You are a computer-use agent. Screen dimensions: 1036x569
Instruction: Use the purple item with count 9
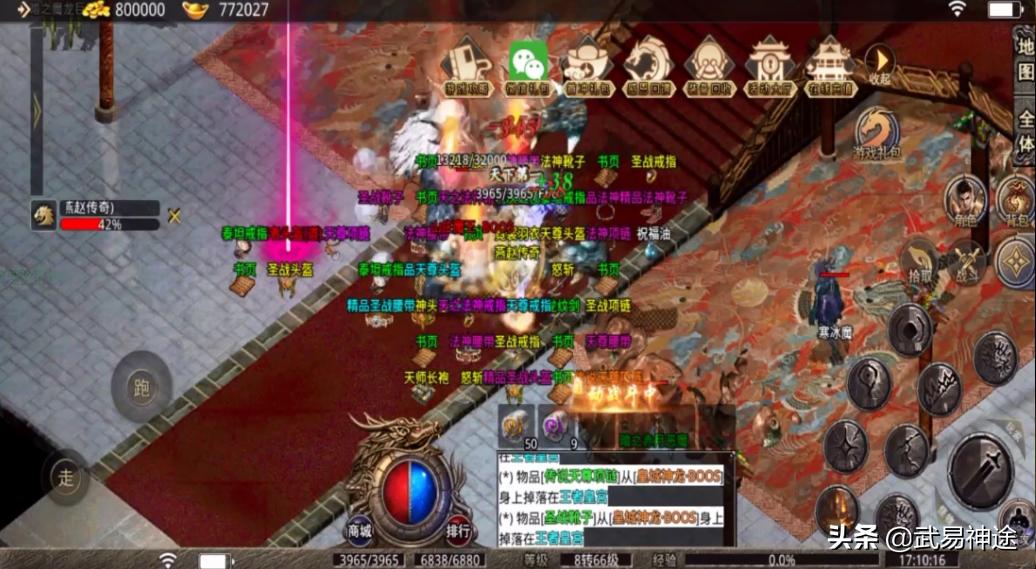(557, 426)
